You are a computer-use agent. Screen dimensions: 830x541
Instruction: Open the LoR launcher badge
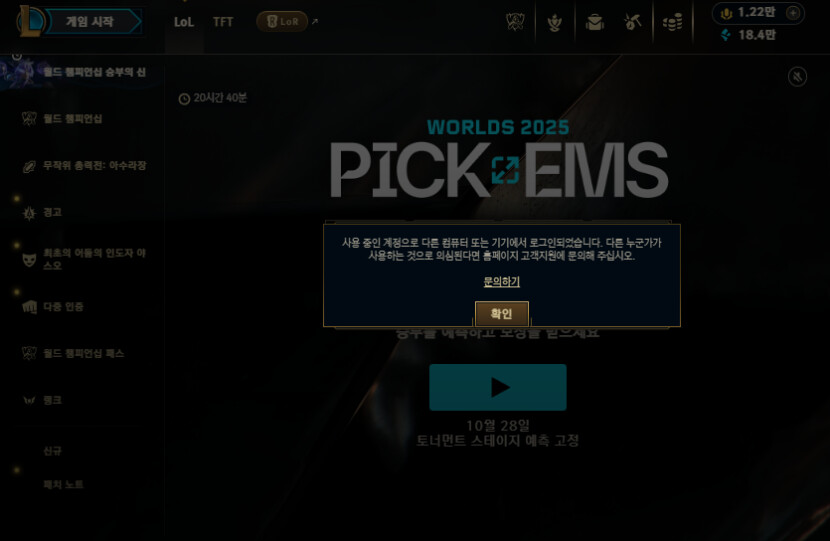coord(282,22)
